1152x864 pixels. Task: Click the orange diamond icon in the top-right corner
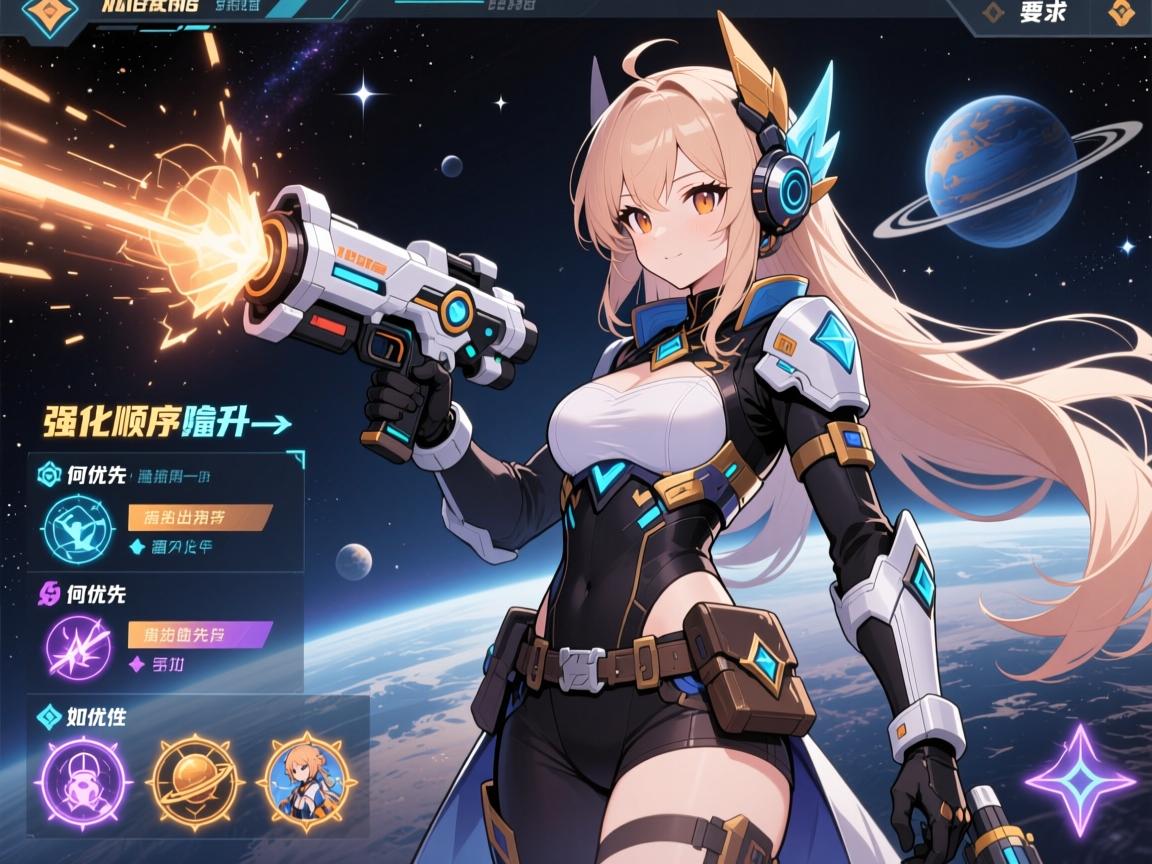coord(1123,14)
